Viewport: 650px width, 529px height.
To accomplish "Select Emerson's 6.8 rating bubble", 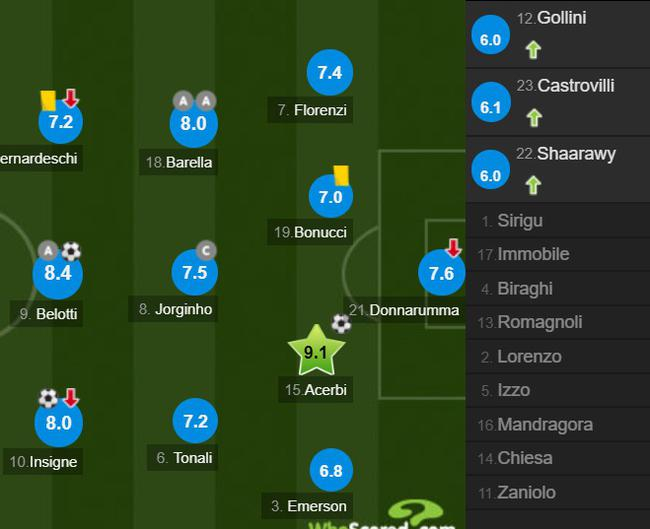I will (x=330, y=469).
